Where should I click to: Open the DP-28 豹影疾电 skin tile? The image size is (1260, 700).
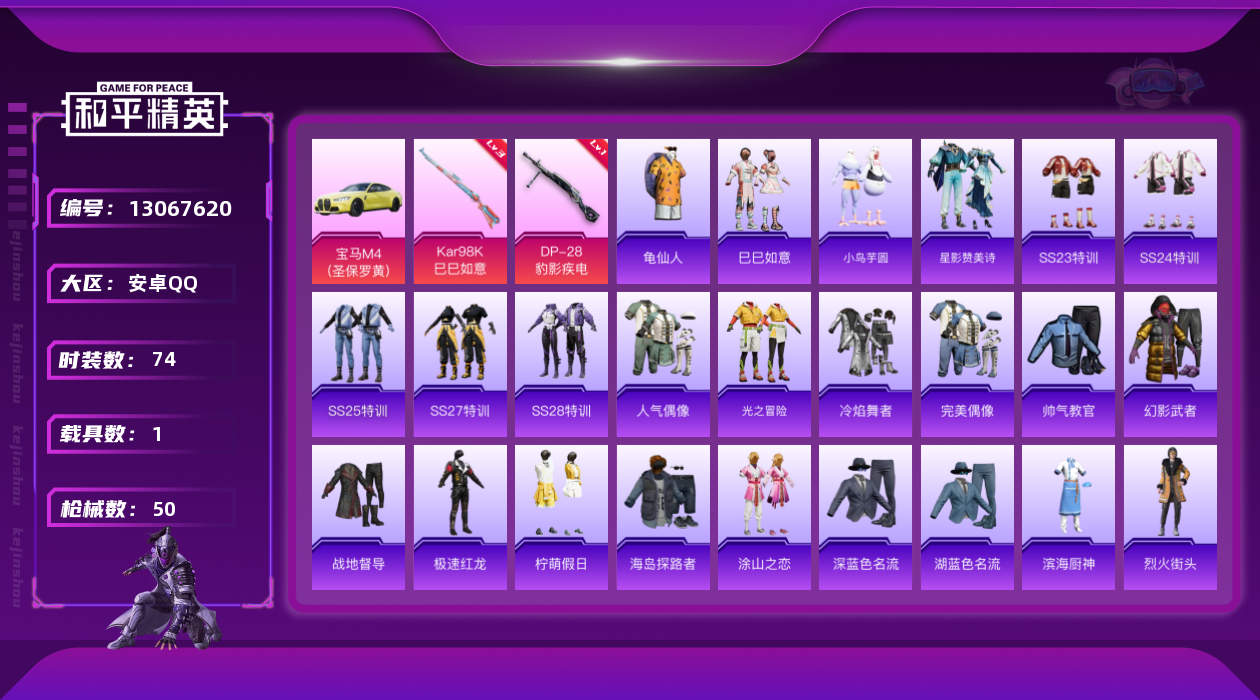tap(561, 211)
